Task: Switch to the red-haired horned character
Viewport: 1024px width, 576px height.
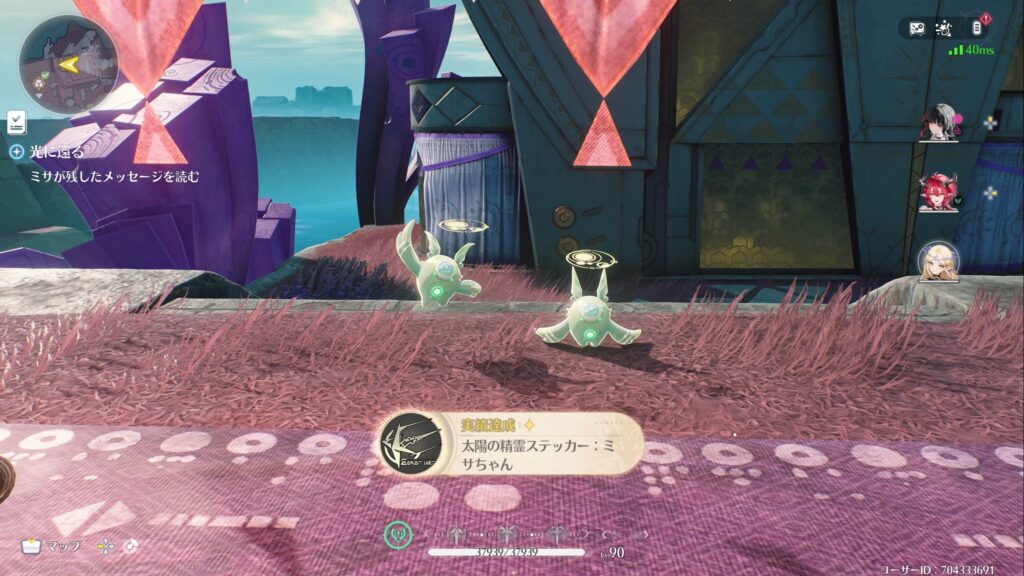Action: 938,192
